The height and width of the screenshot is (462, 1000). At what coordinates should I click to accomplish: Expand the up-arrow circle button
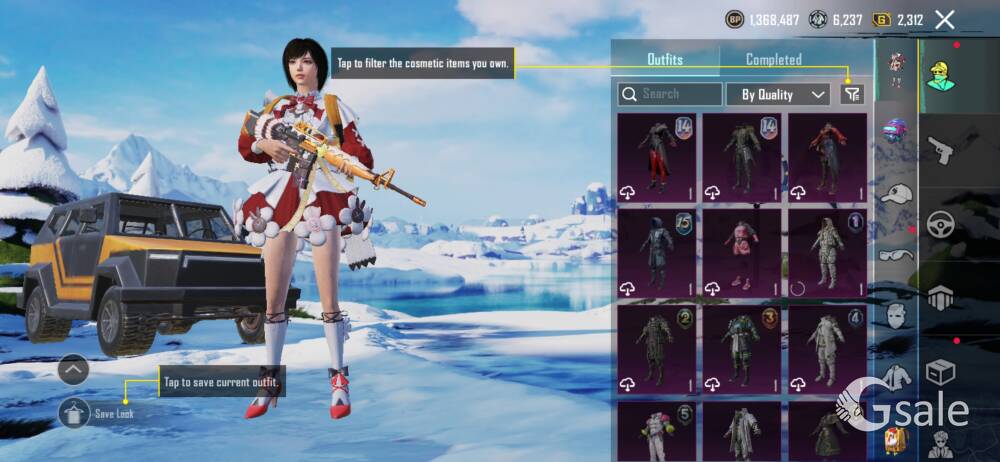(x=74, y=370)
